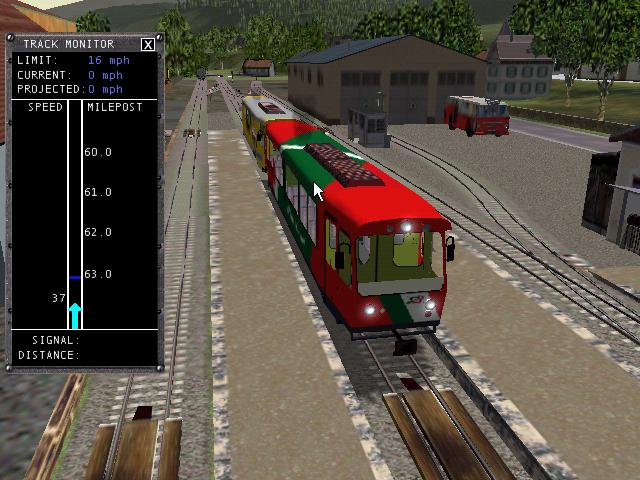Image resolution: width=640 pixels, height=480 pixels.
Task: Close the Track Monitor window
Action: [148, 44]
